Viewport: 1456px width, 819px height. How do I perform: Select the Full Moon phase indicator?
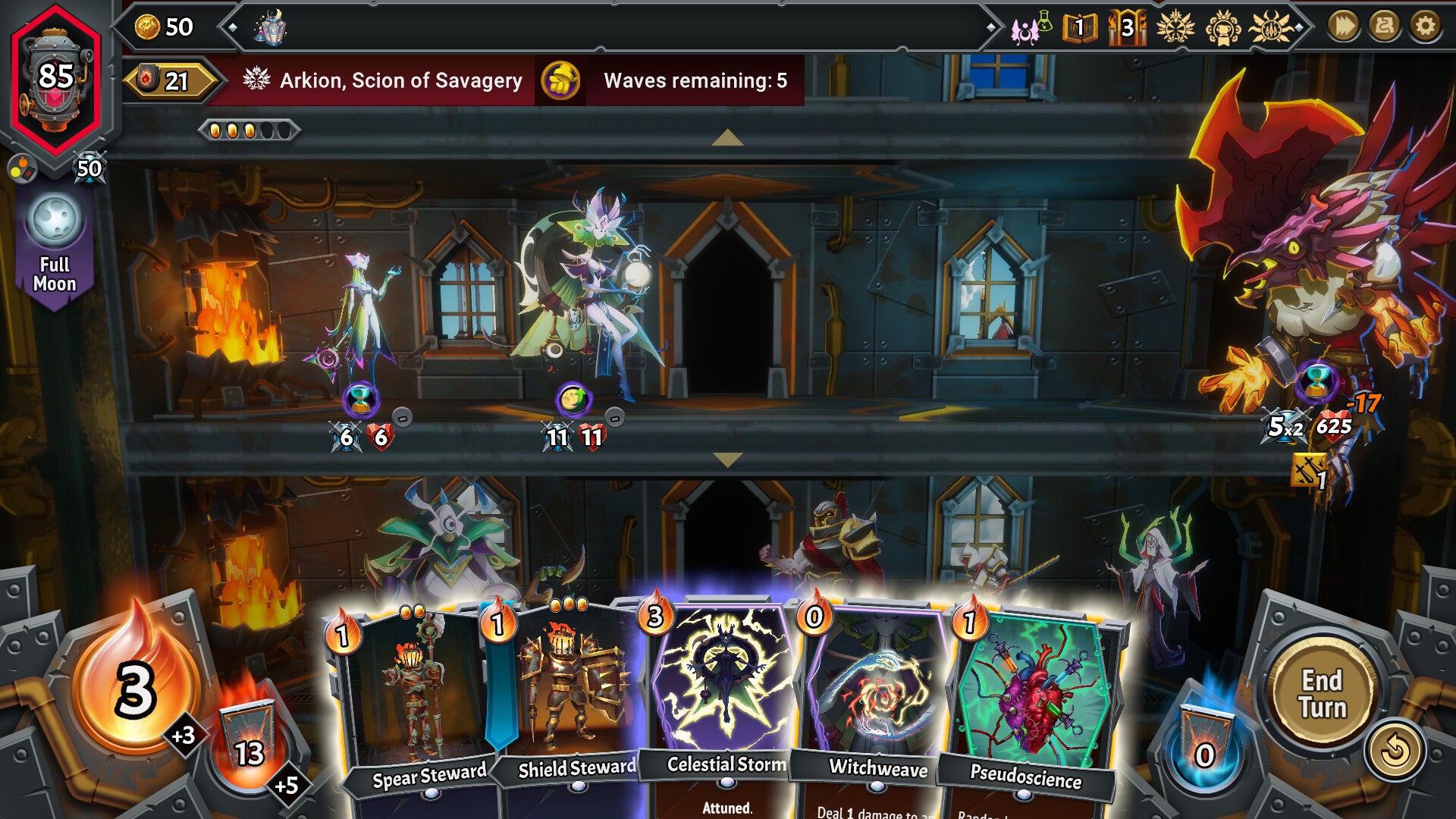[55, 237]
